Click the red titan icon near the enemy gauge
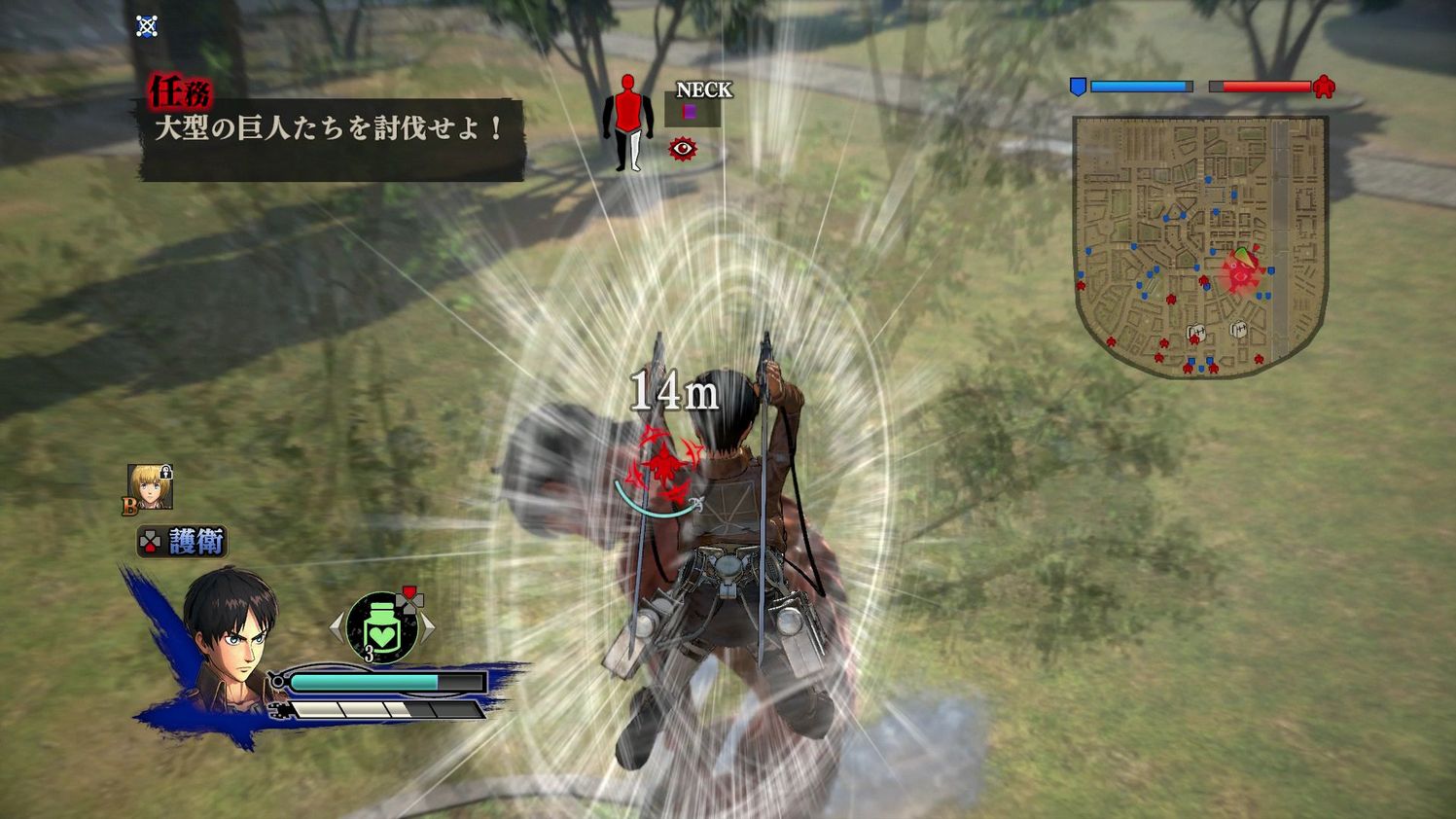The image size is (1456, 819). click(1323, 87)
